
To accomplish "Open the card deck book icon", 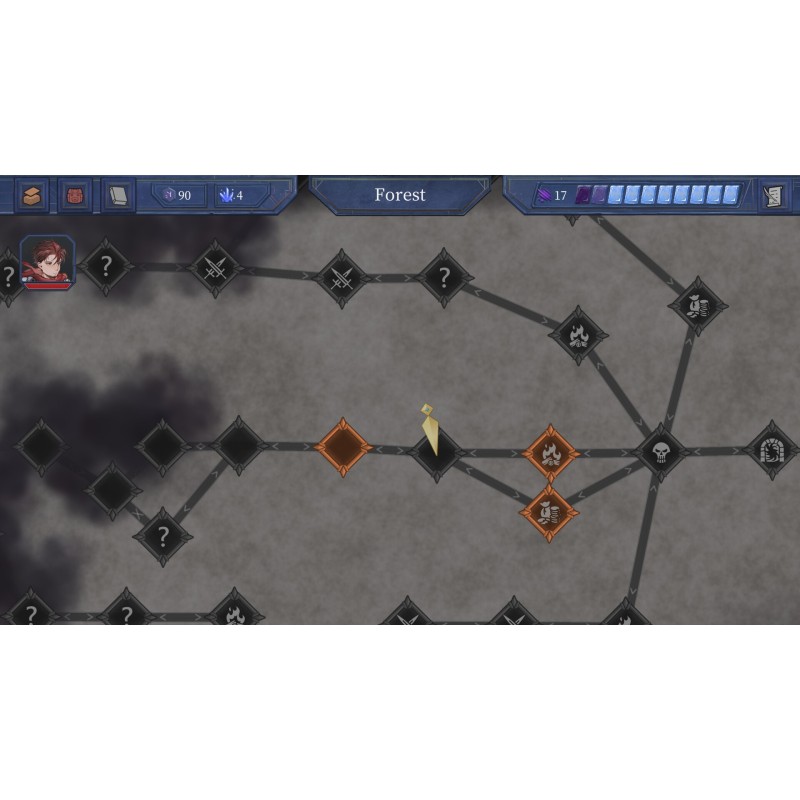I will 118,195.
